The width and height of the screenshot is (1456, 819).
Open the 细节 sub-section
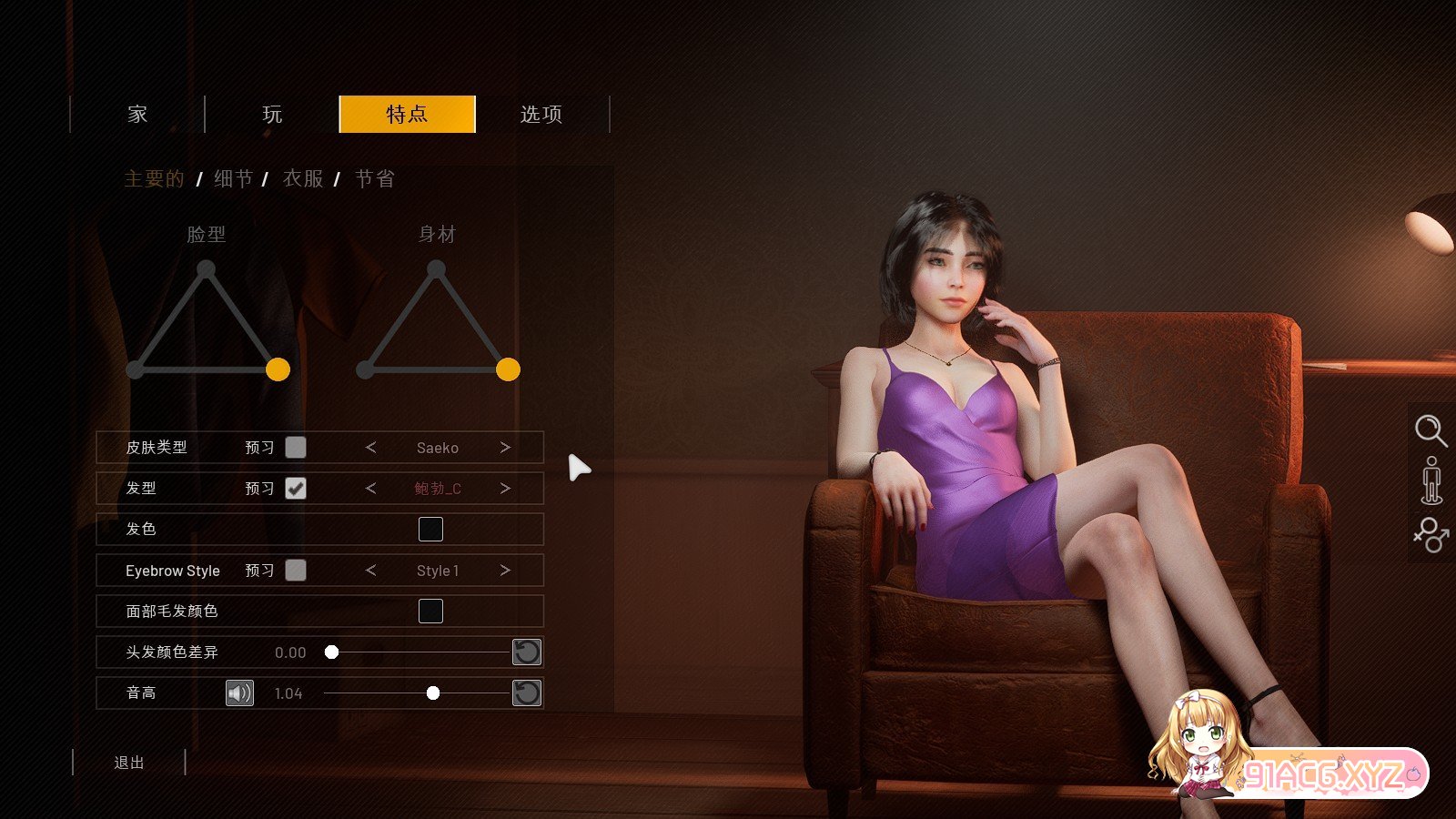point(234,179)
